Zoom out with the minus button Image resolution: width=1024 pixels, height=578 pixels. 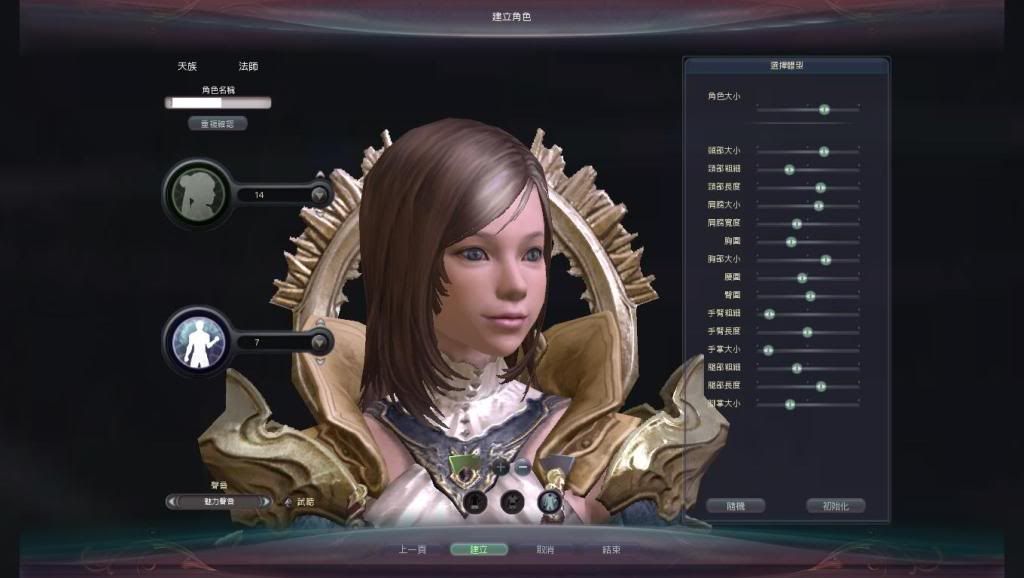(x=523, y=466)
